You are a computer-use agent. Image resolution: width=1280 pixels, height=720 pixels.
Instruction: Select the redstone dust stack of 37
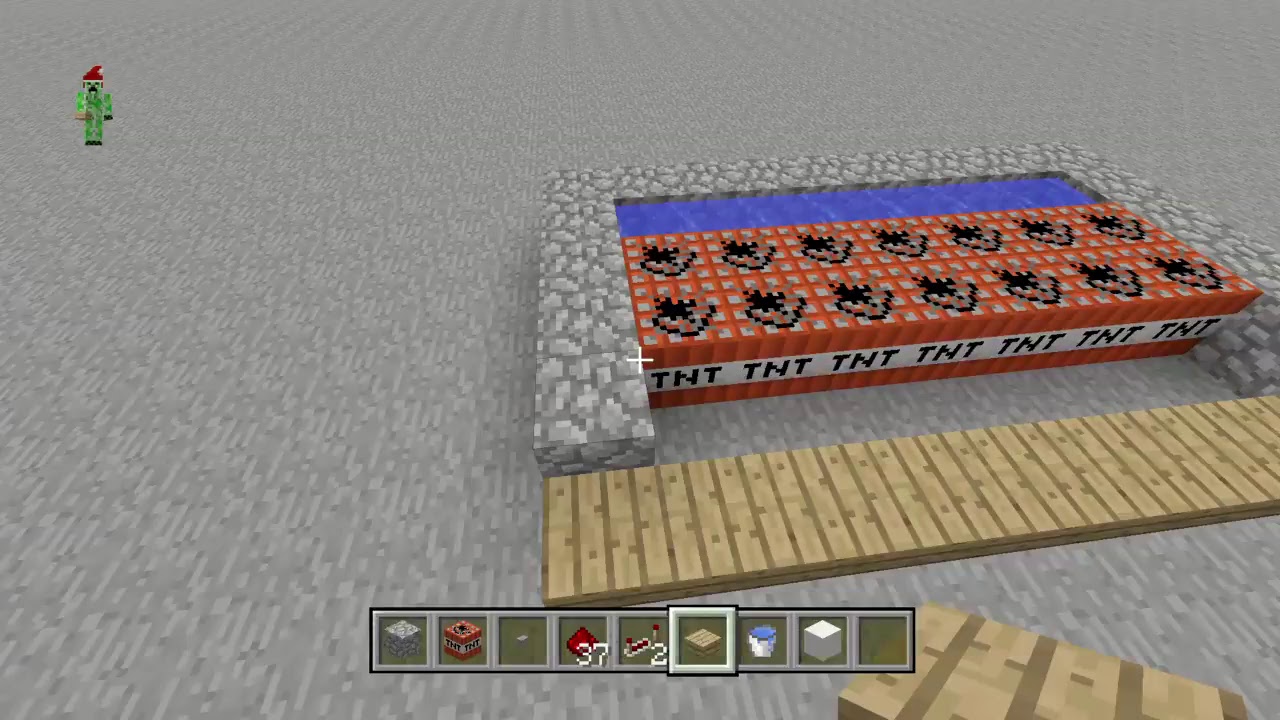pos(582,640)
